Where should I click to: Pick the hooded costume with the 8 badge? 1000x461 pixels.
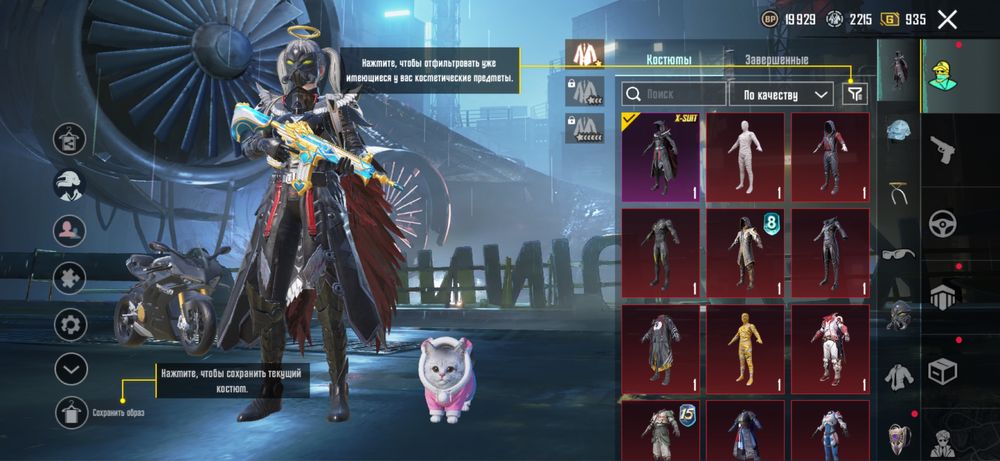click(x=746, y=253)
